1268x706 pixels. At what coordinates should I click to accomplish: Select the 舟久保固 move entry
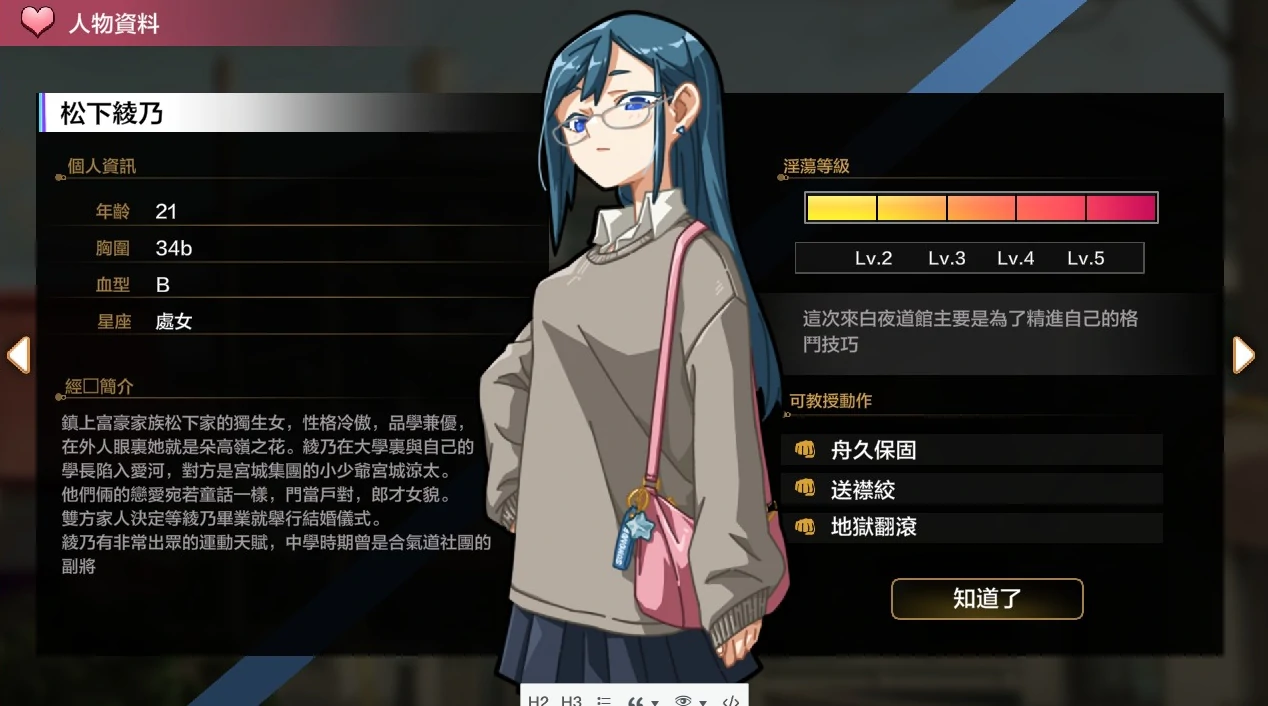[971, 450]
